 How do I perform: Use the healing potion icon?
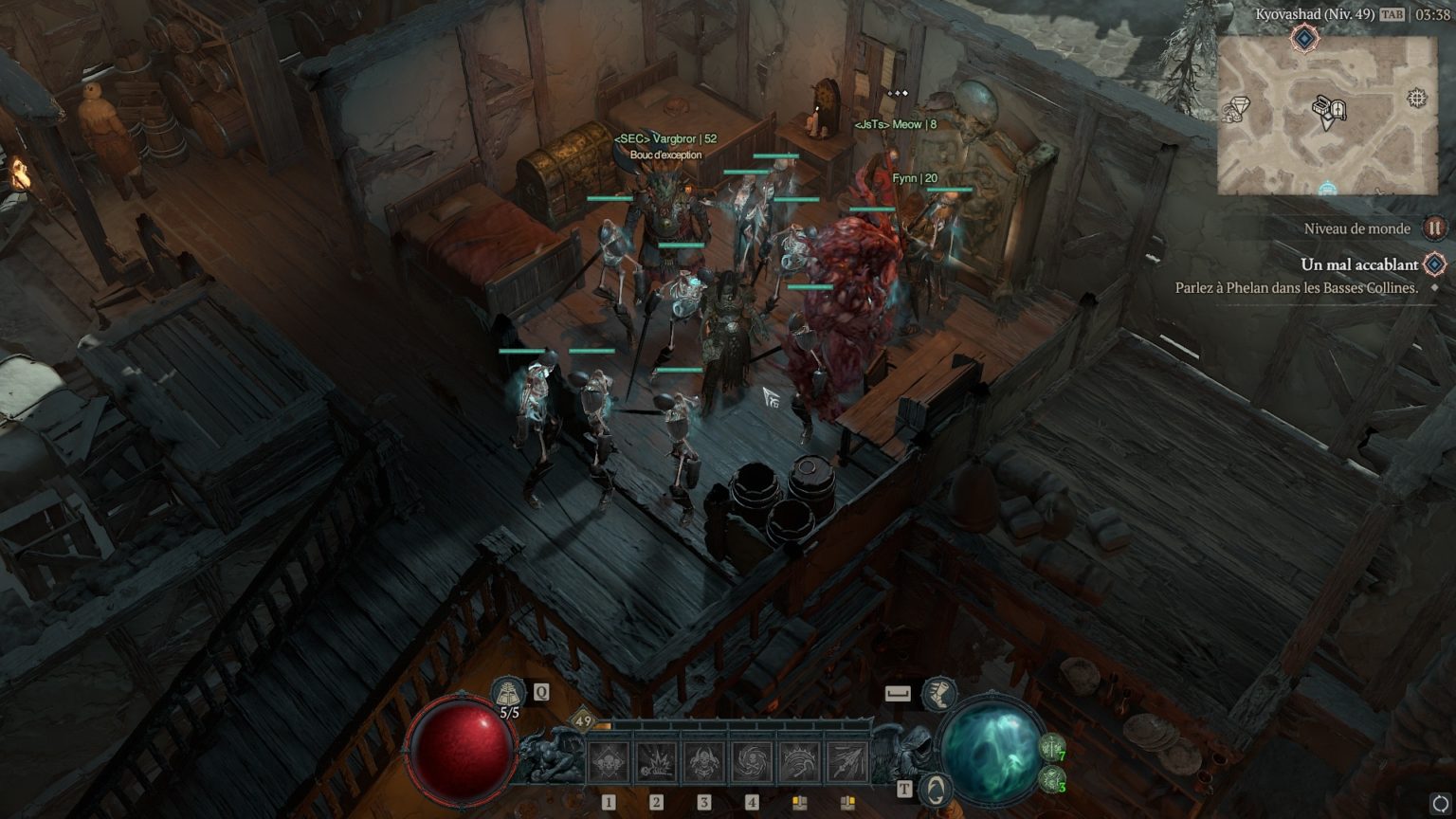click(x=508, y=693)
